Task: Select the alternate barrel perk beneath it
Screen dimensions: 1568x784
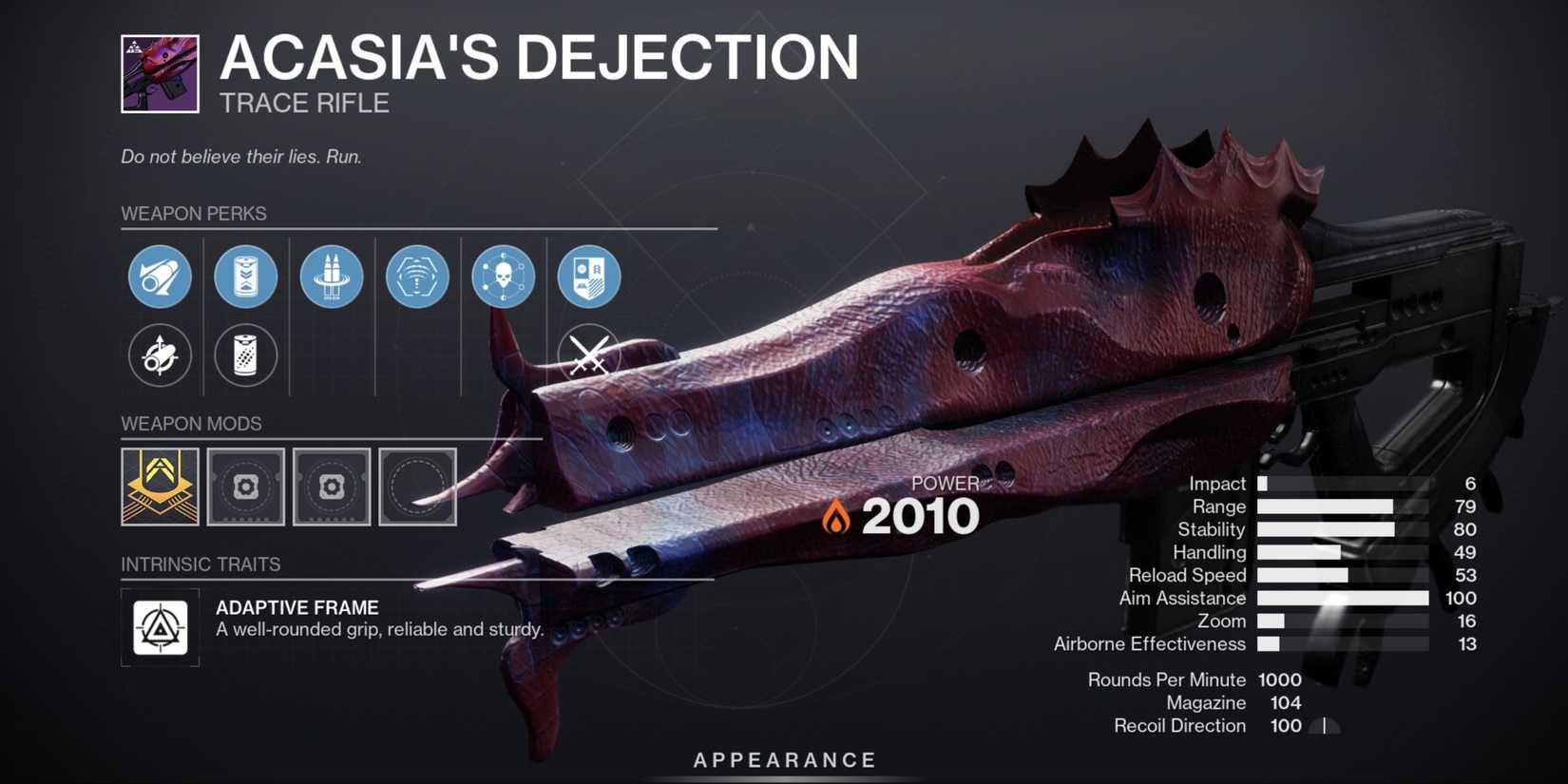Action: click(x=159, y=355)
